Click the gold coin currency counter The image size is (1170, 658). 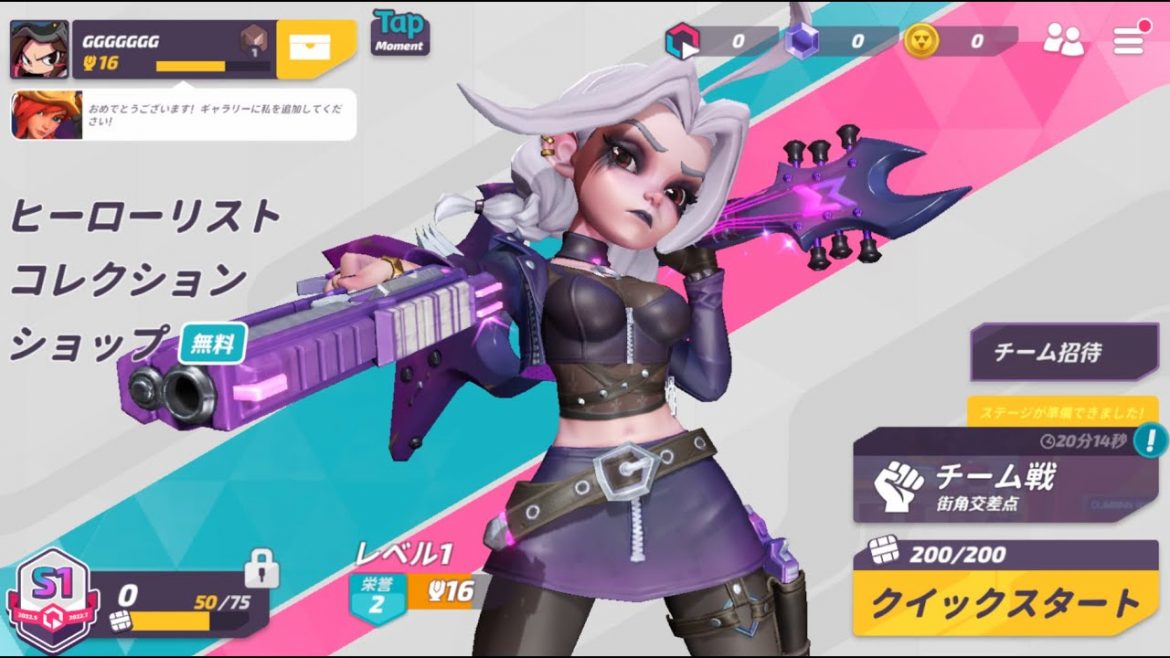point(959,41)
